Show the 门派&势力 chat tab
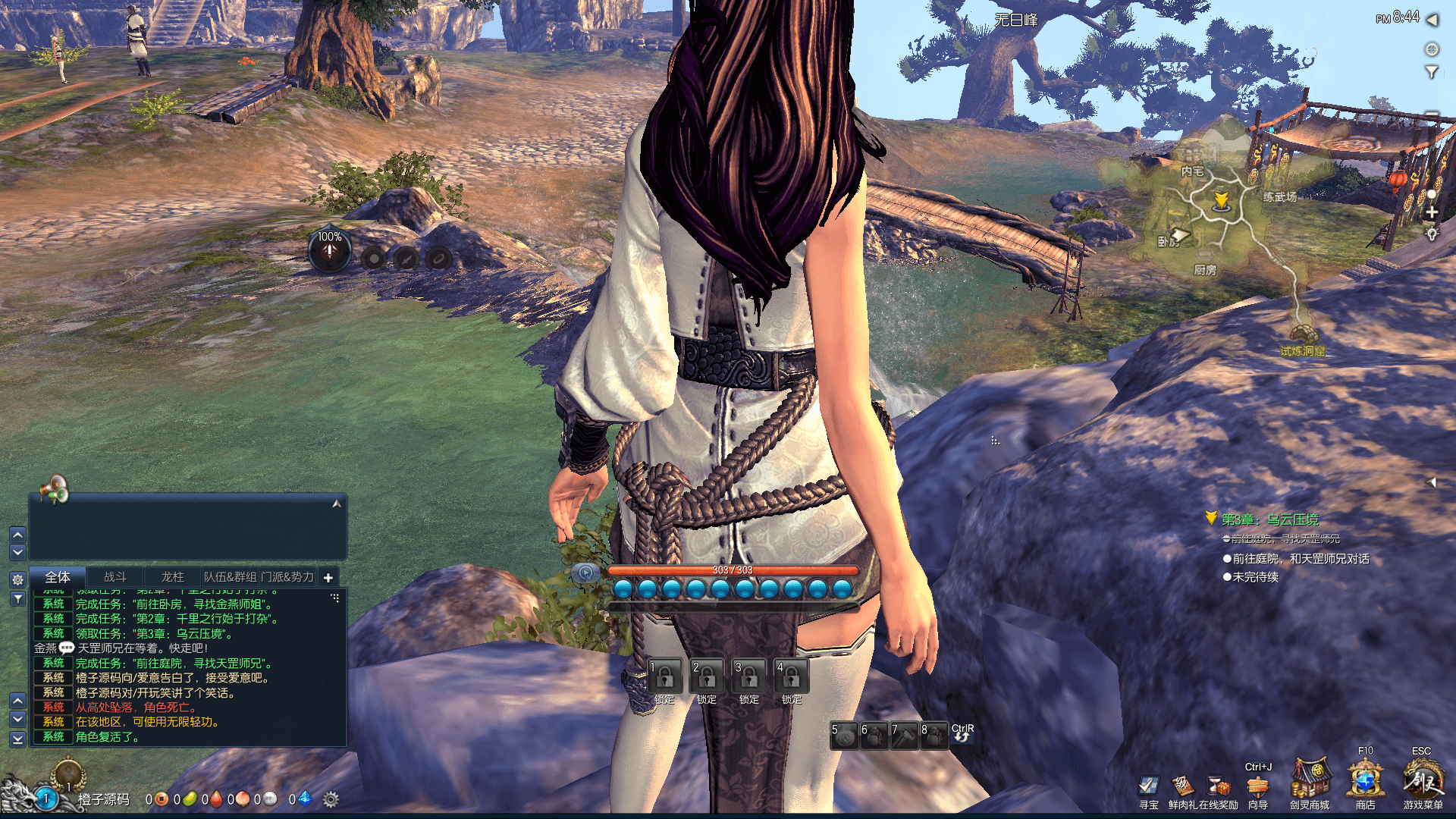Viewport: 1456px width, 819px height. (x=287, y=577)
